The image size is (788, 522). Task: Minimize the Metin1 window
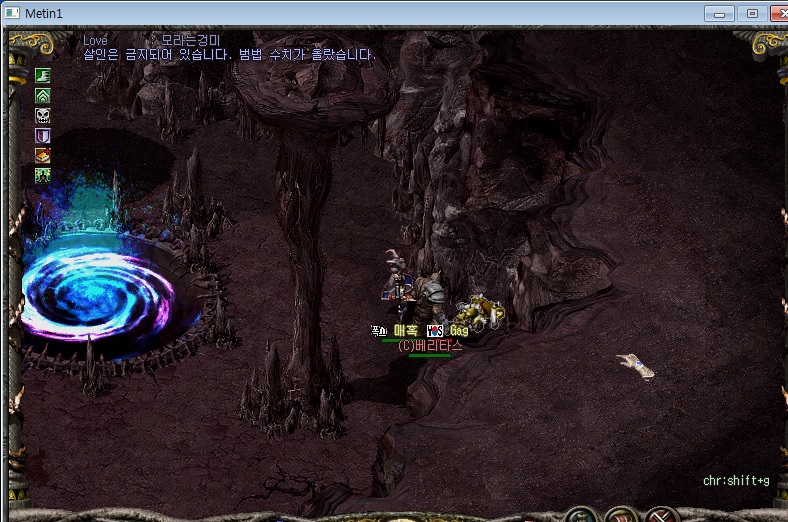718,13
